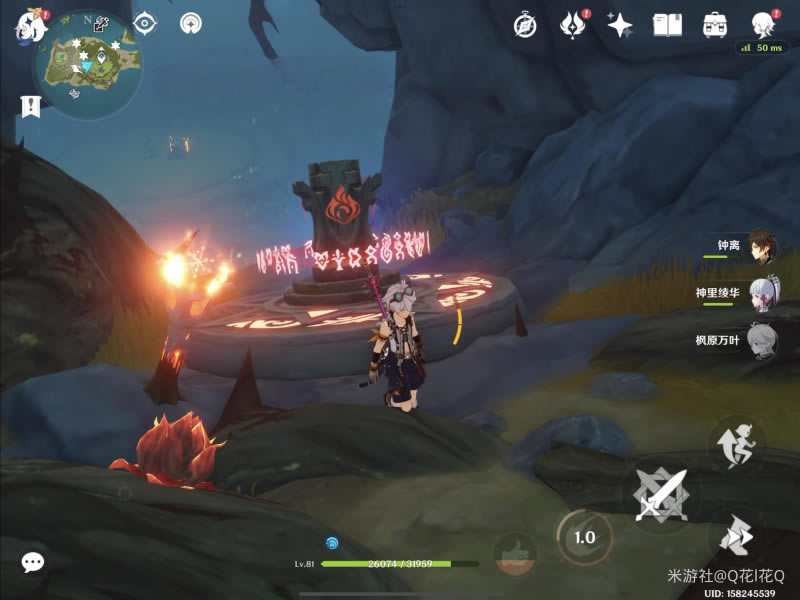Viewport: 800px width, 600px height.
Task: Open the backpack inventory
Action: [x=715, y=25]
